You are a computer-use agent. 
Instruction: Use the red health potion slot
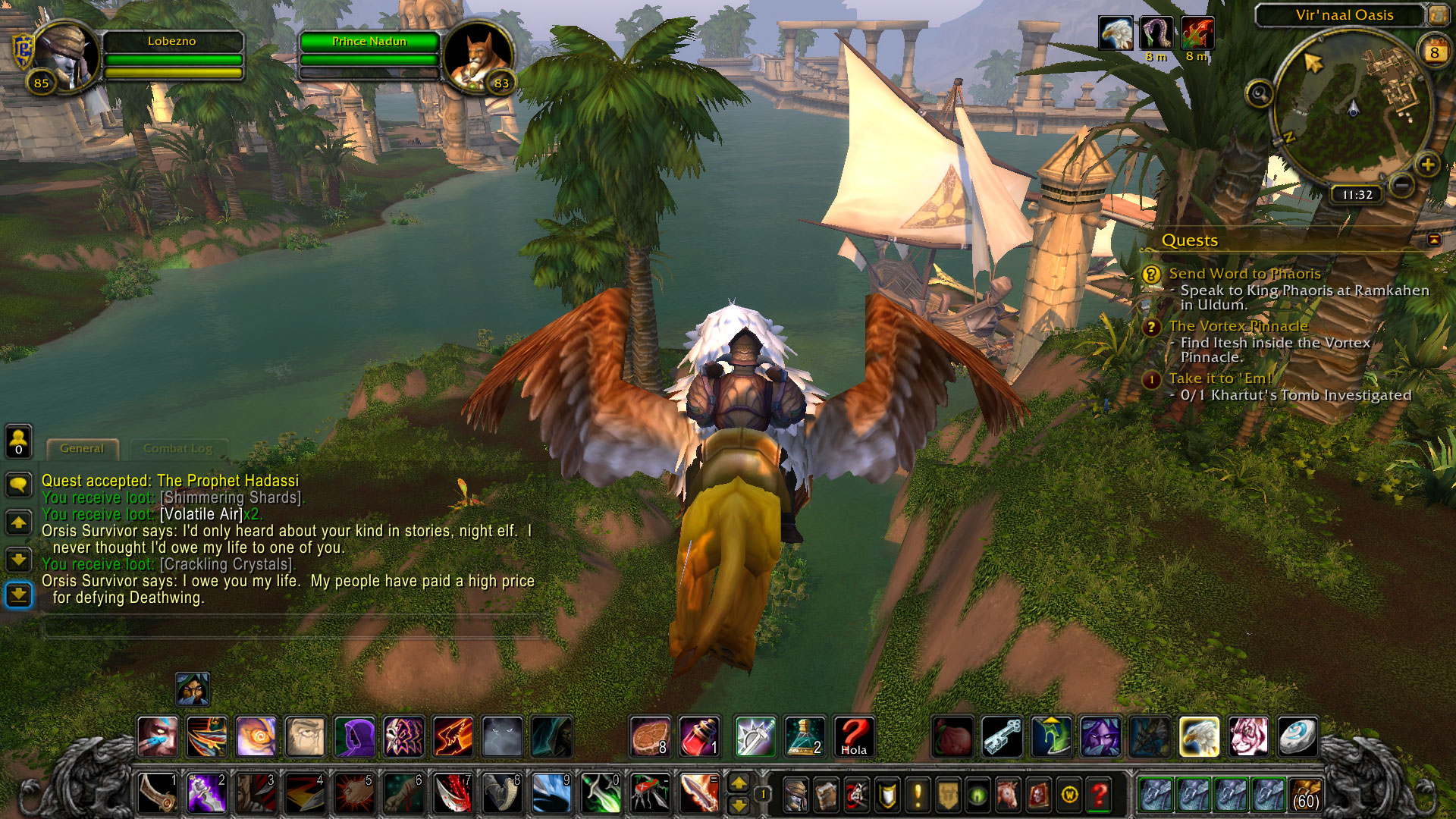(698, 736)
